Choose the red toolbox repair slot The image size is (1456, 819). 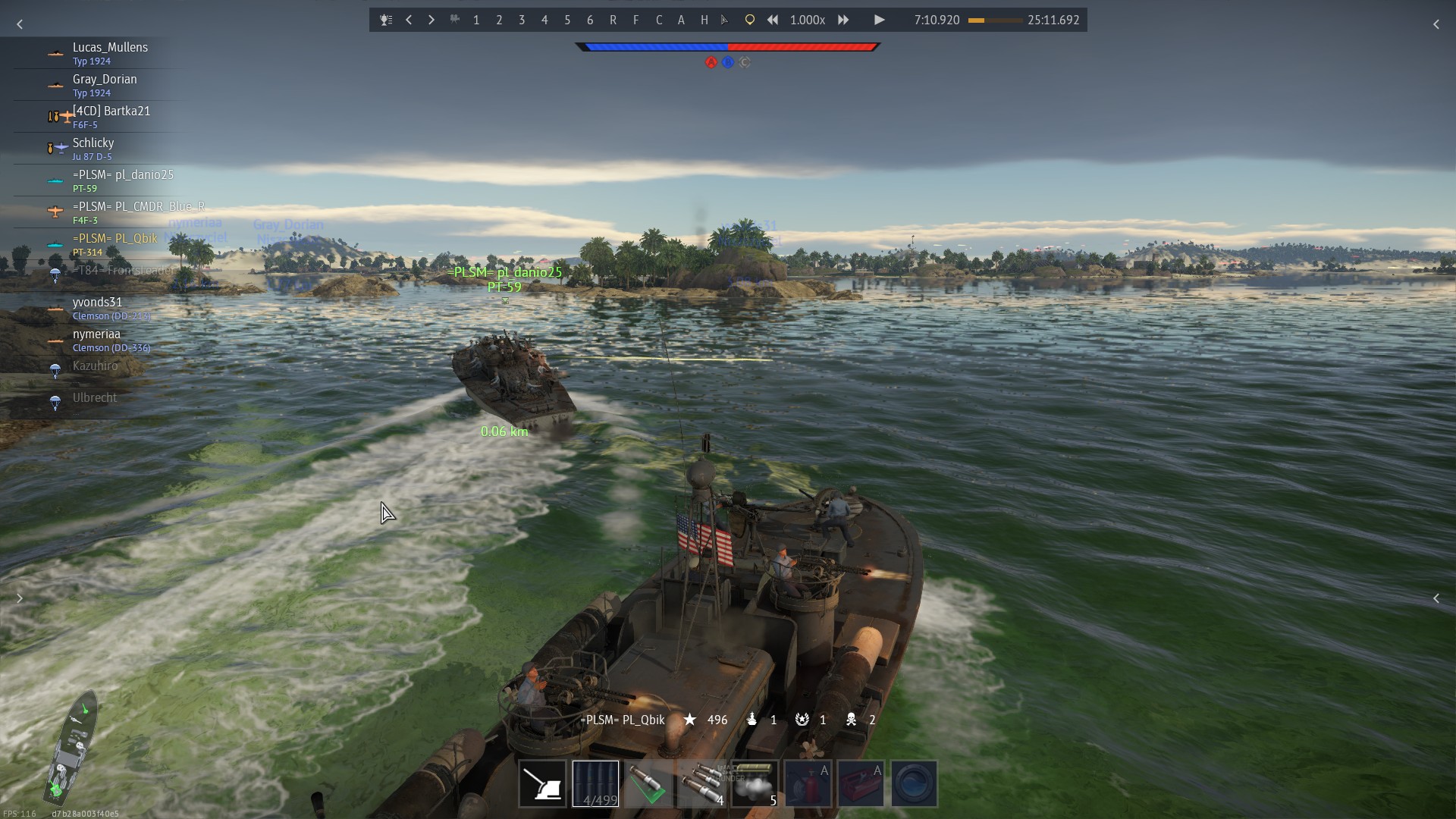coord(861,783)
